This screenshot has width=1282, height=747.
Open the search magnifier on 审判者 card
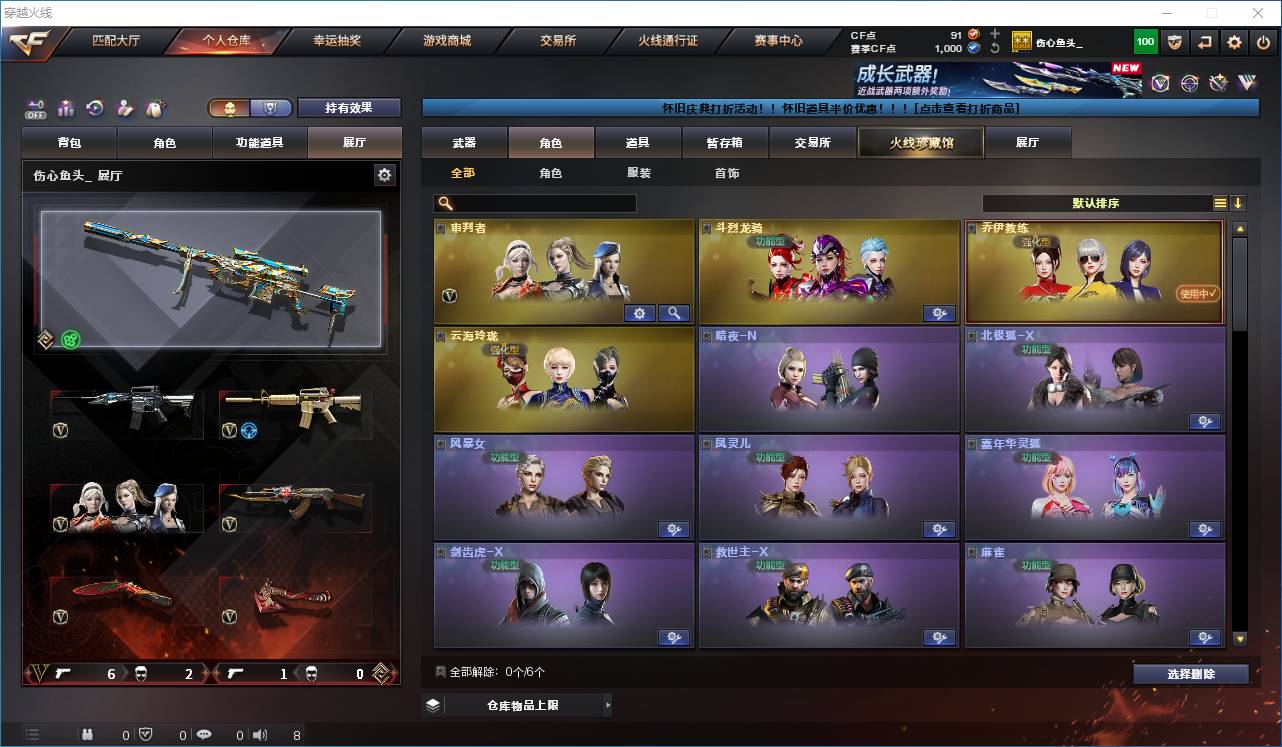[674, 313]
